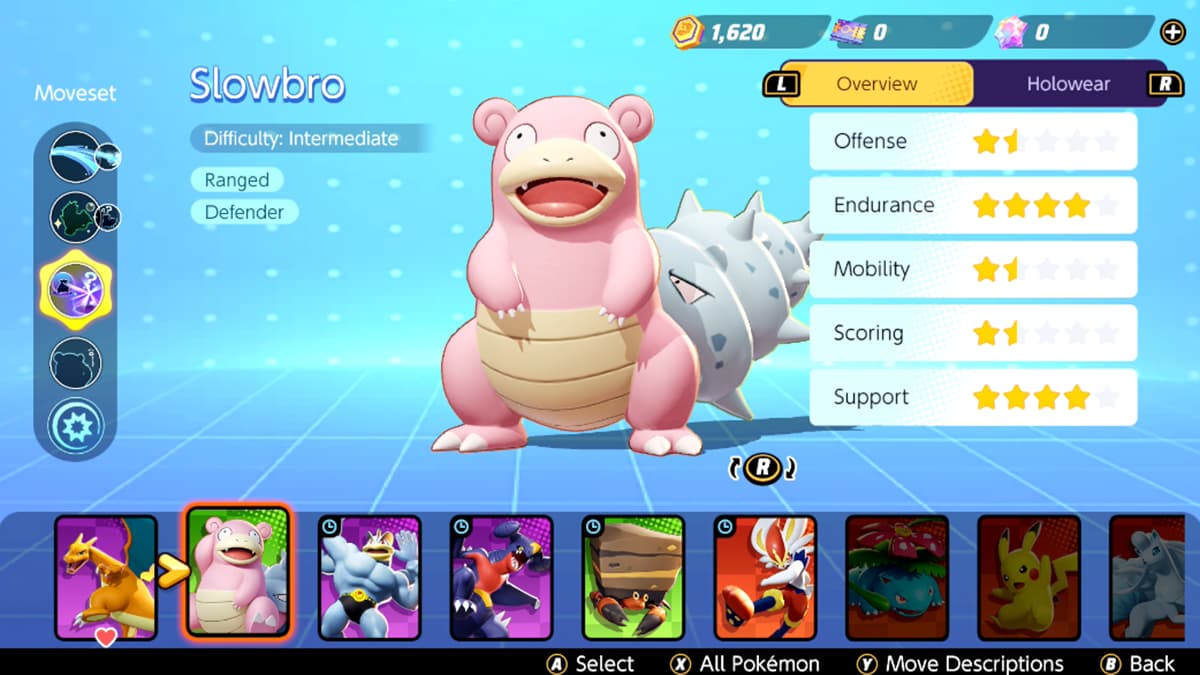Screen dimensions: 1200x675
Task: Select the Overview tab
Action: [x=876, y=84]
